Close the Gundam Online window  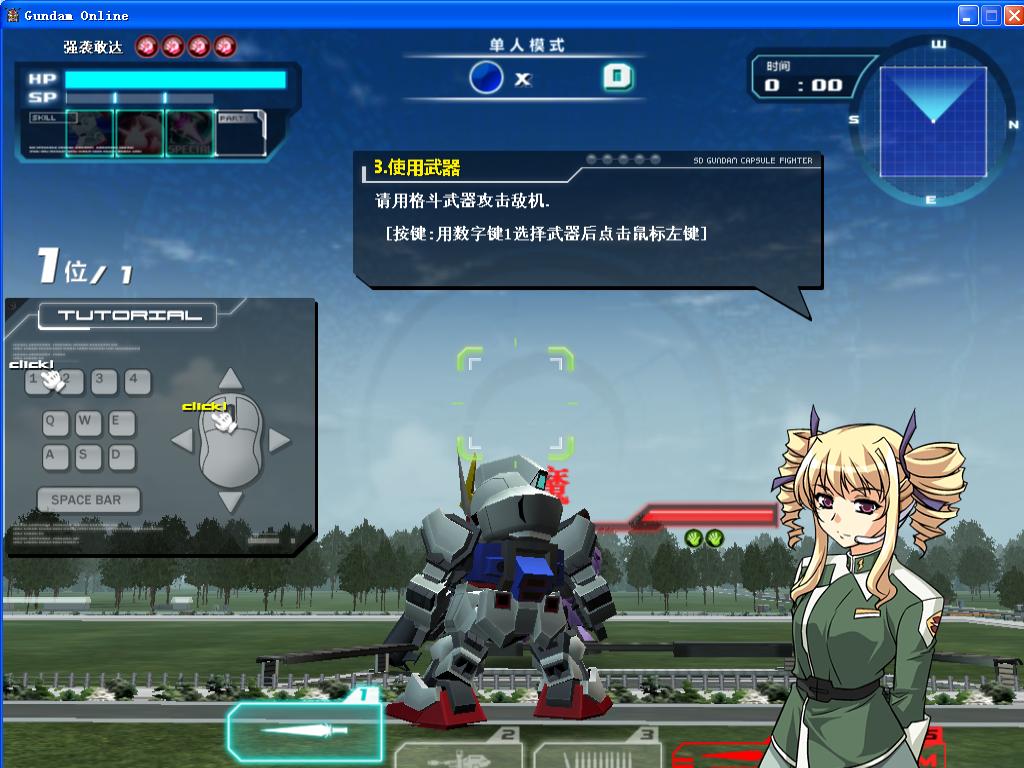pos(1011,15)
